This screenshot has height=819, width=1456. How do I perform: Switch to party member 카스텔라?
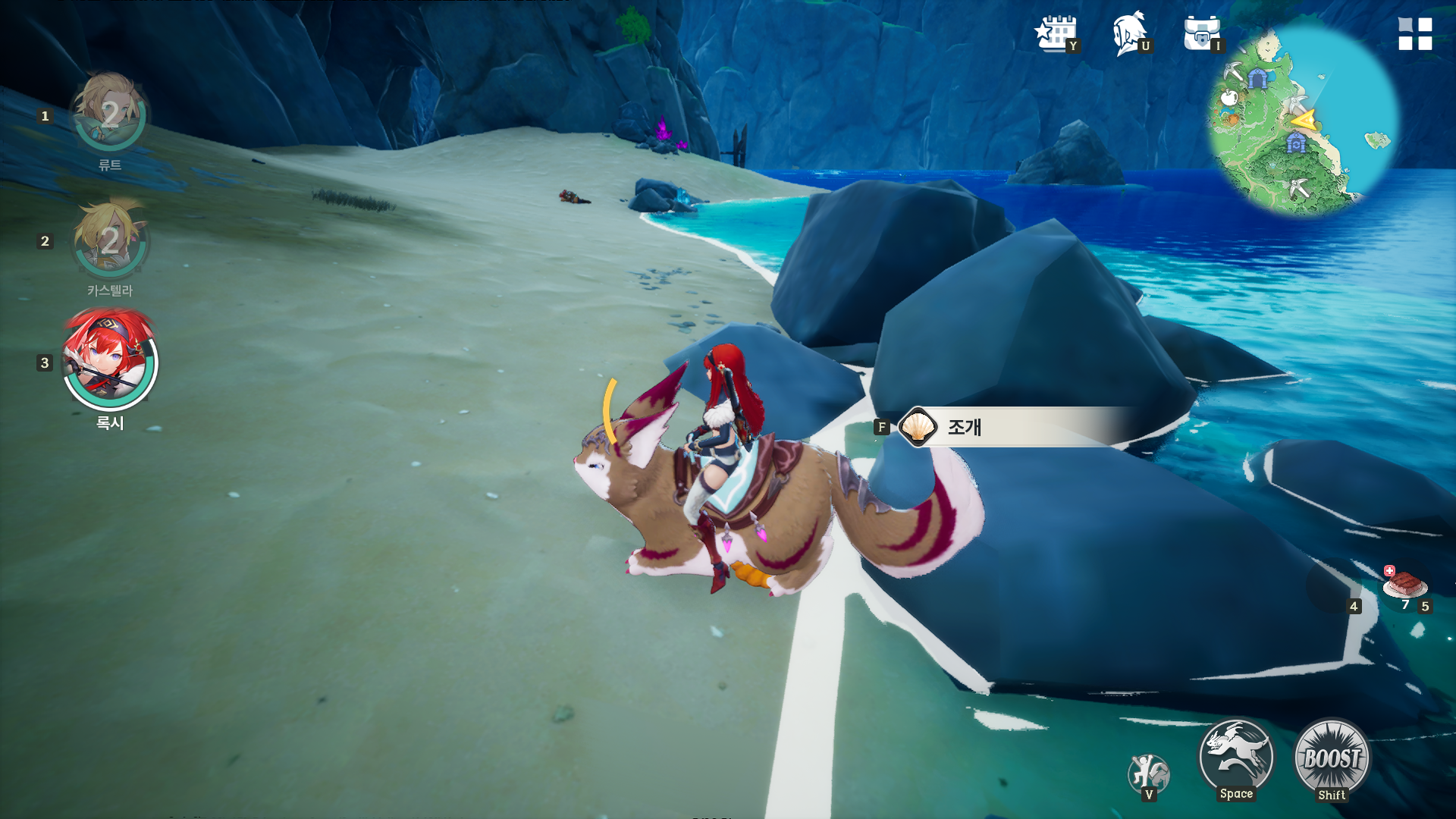110,241
